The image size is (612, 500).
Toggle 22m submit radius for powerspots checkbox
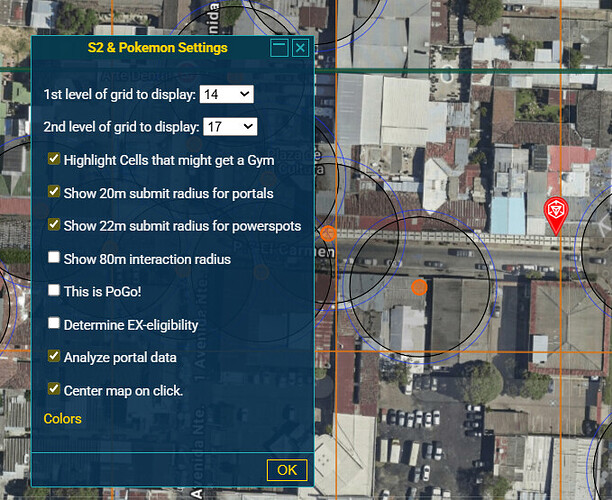[54, 225]
